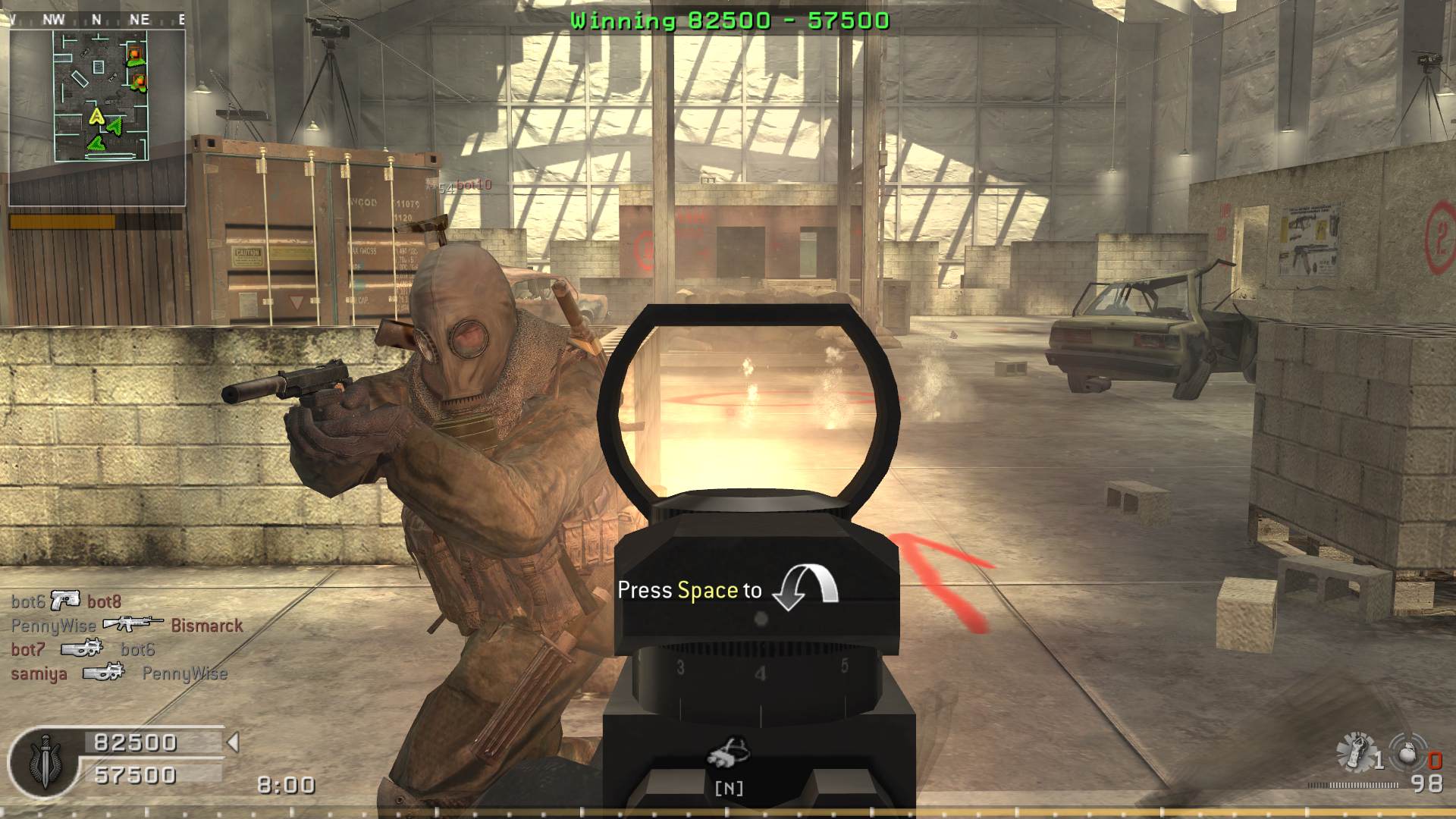Select the special grenade icon

tap(1354, 751)
